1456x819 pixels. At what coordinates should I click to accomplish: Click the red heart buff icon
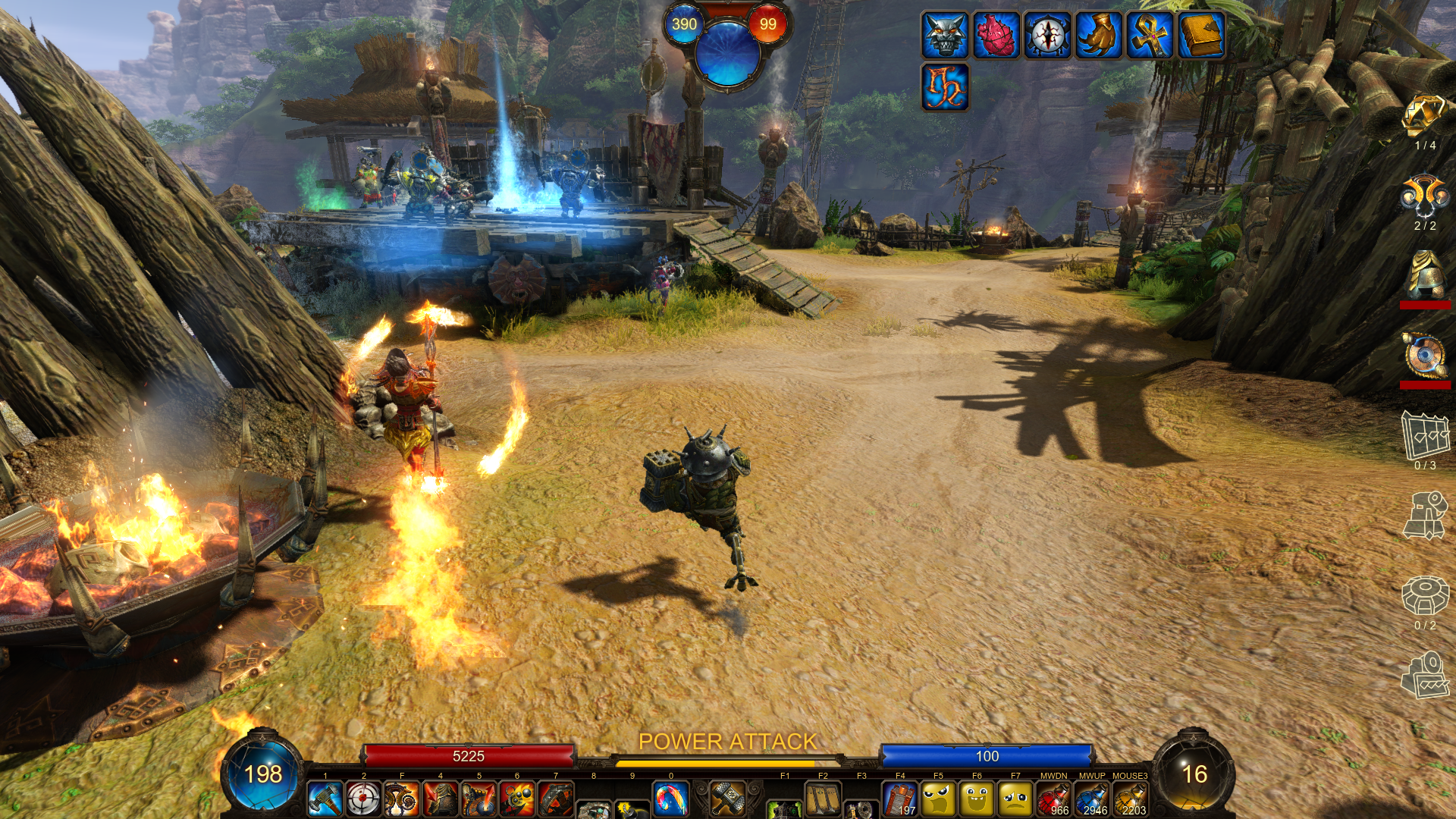point(996,35)
